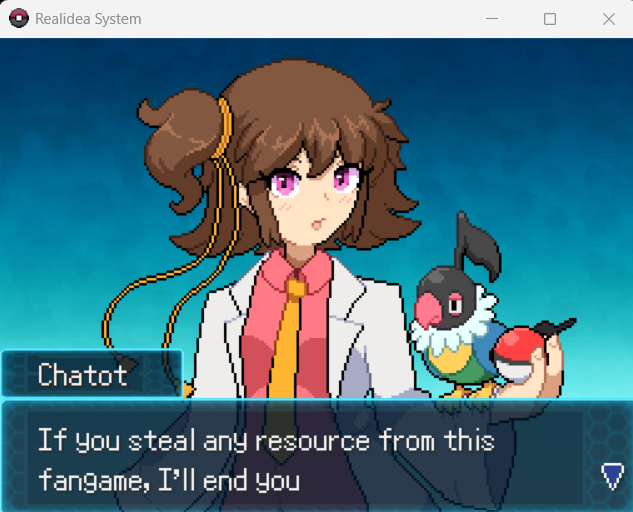Advance dialogue with the down arrow indicator
Screen dimensions: 633x512
click(x=612, y=476)
